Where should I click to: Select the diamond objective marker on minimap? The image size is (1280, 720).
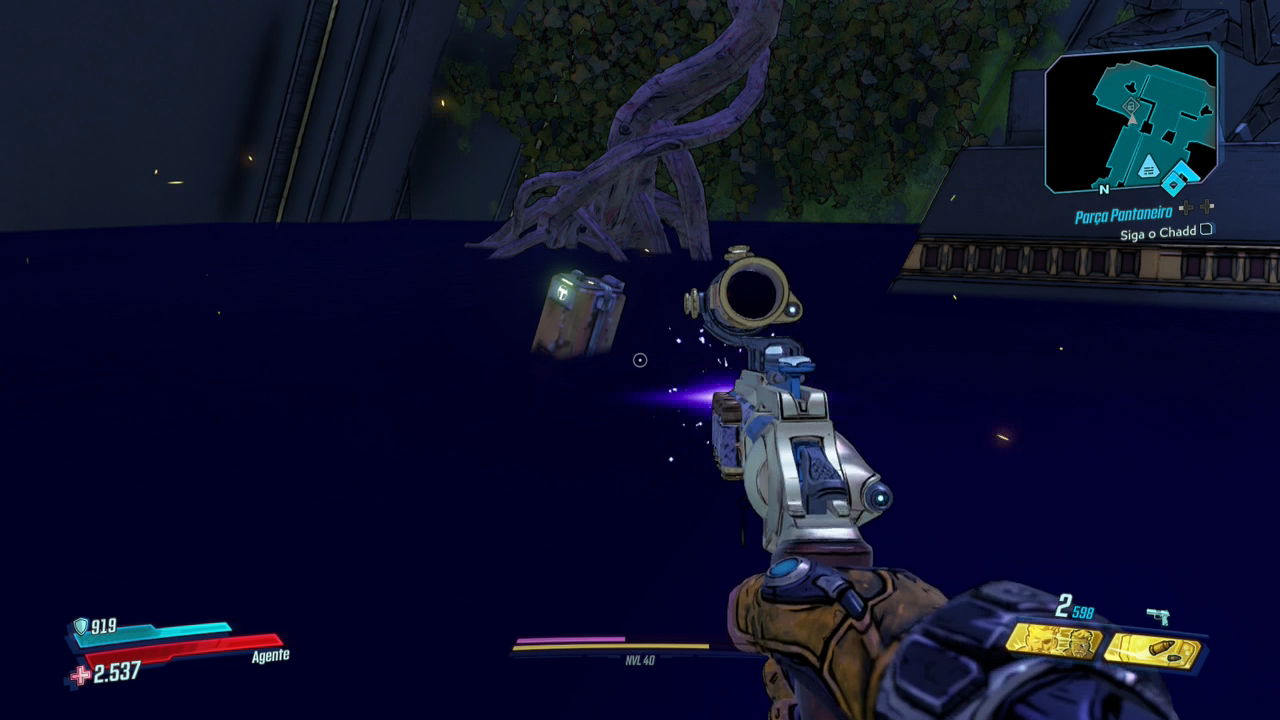[x=1173, y=183]
